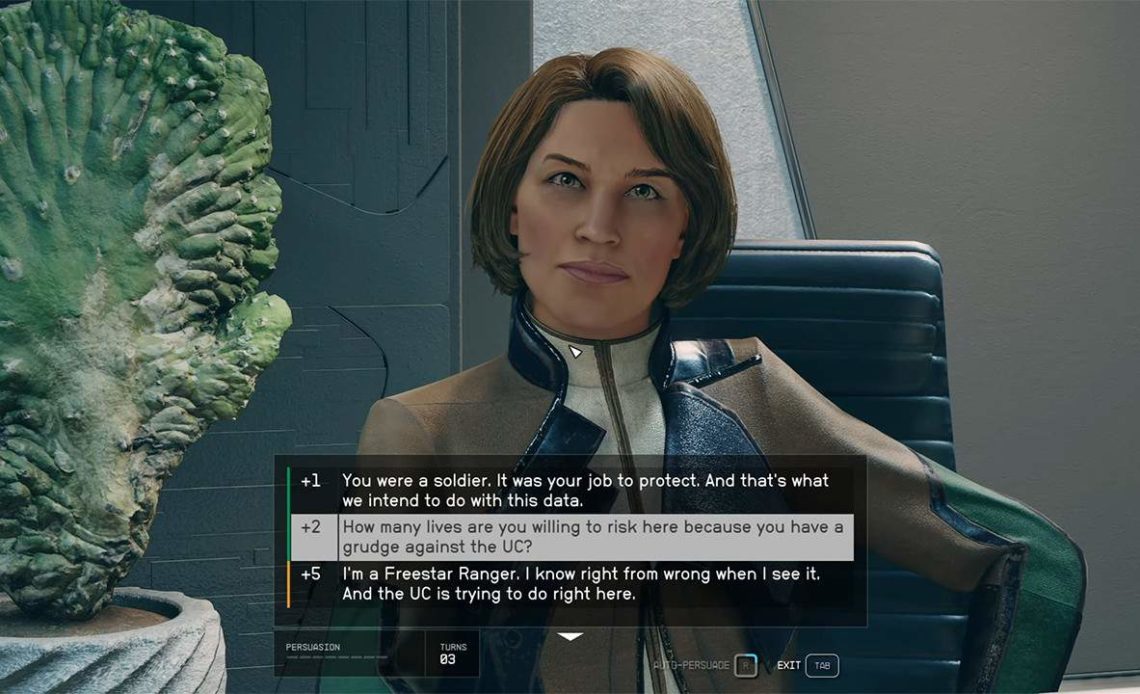1140x694 pixels.
Task: Choose the +1 "You were a soldier" reply
Action: 585,490
